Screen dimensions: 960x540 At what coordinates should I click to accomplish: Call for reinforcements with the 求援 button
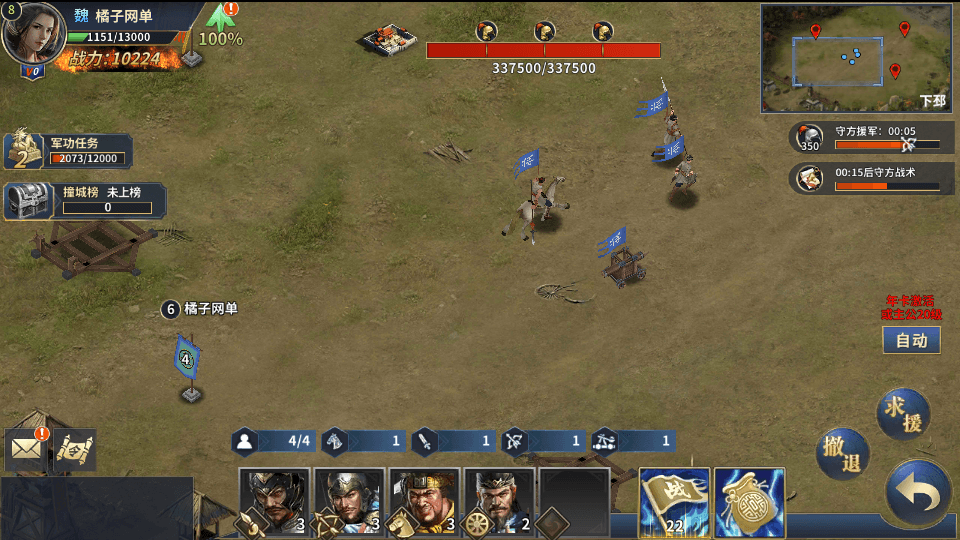(x=903, y=412)
